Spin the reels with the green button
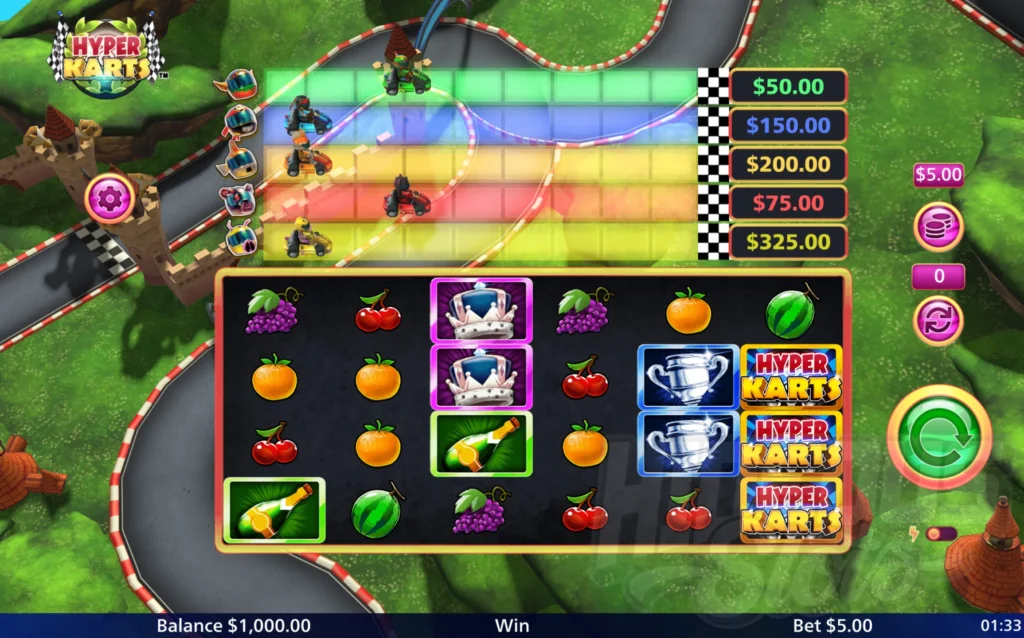This screenshot has height=638, width=1024. click(x=939, y=437)
